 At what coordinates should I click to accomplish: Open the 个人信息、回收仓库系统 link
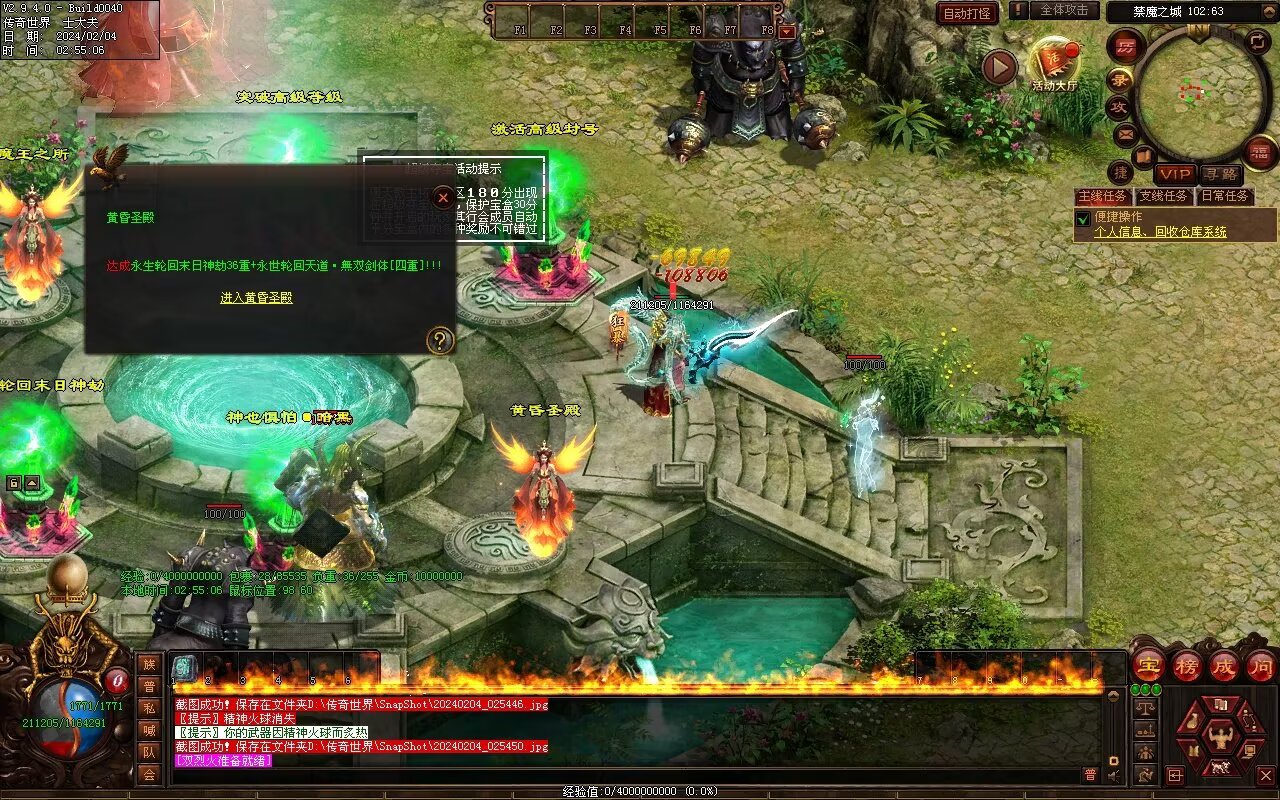[1160, 232]
